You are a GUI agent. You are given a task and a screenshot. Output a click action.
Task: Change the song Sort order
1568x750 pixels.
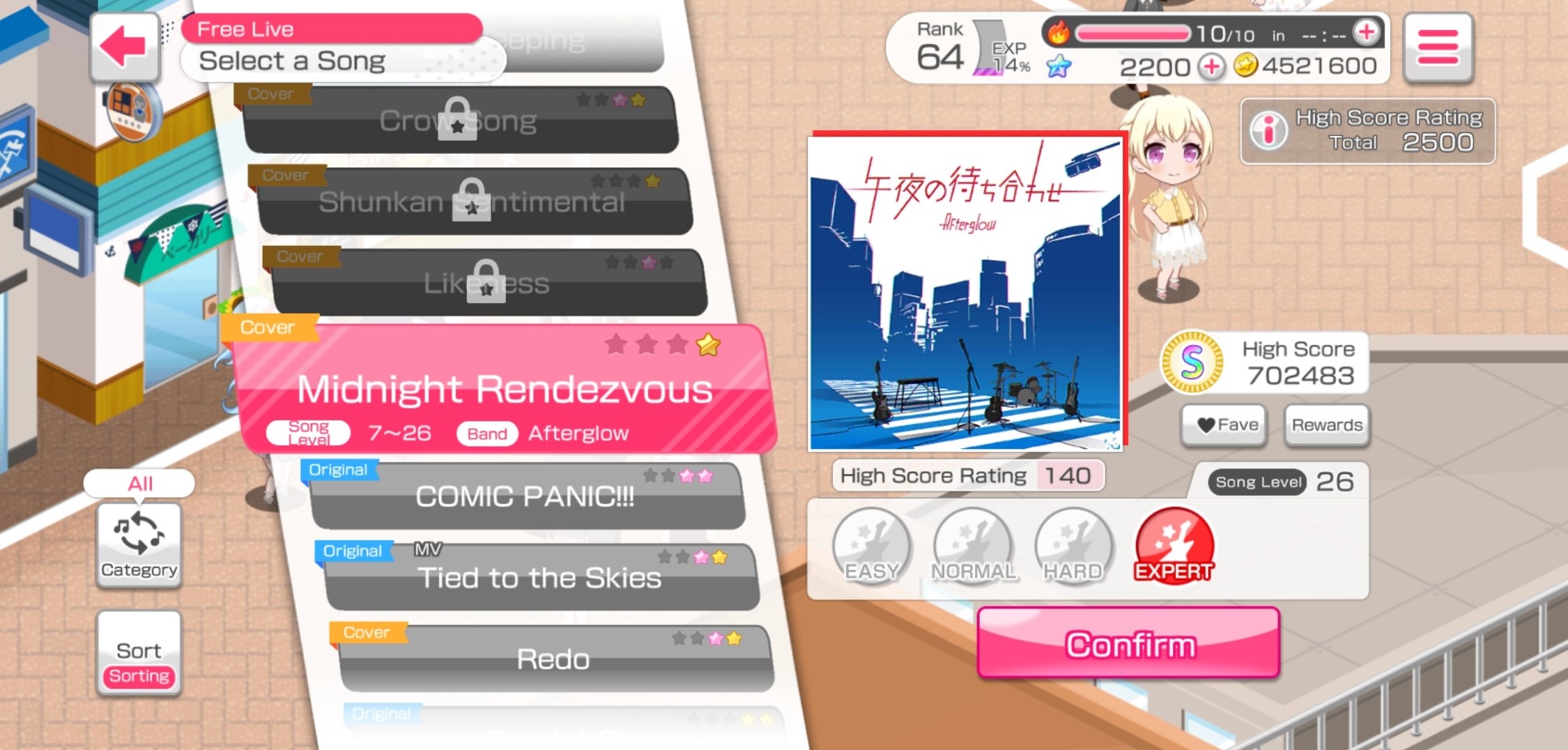coord(139,653)
